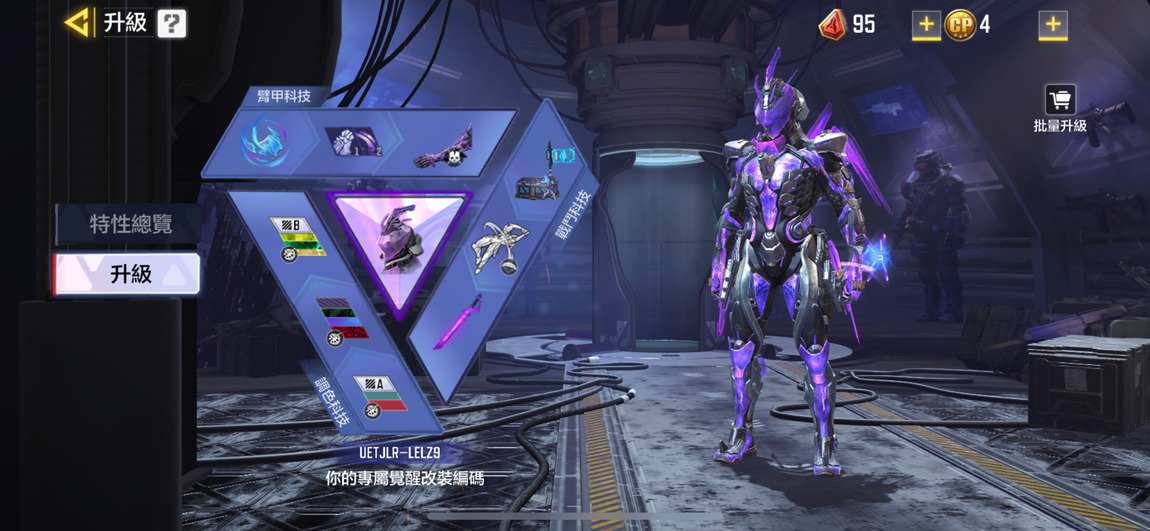Open the question mark help button

(171, 23)
